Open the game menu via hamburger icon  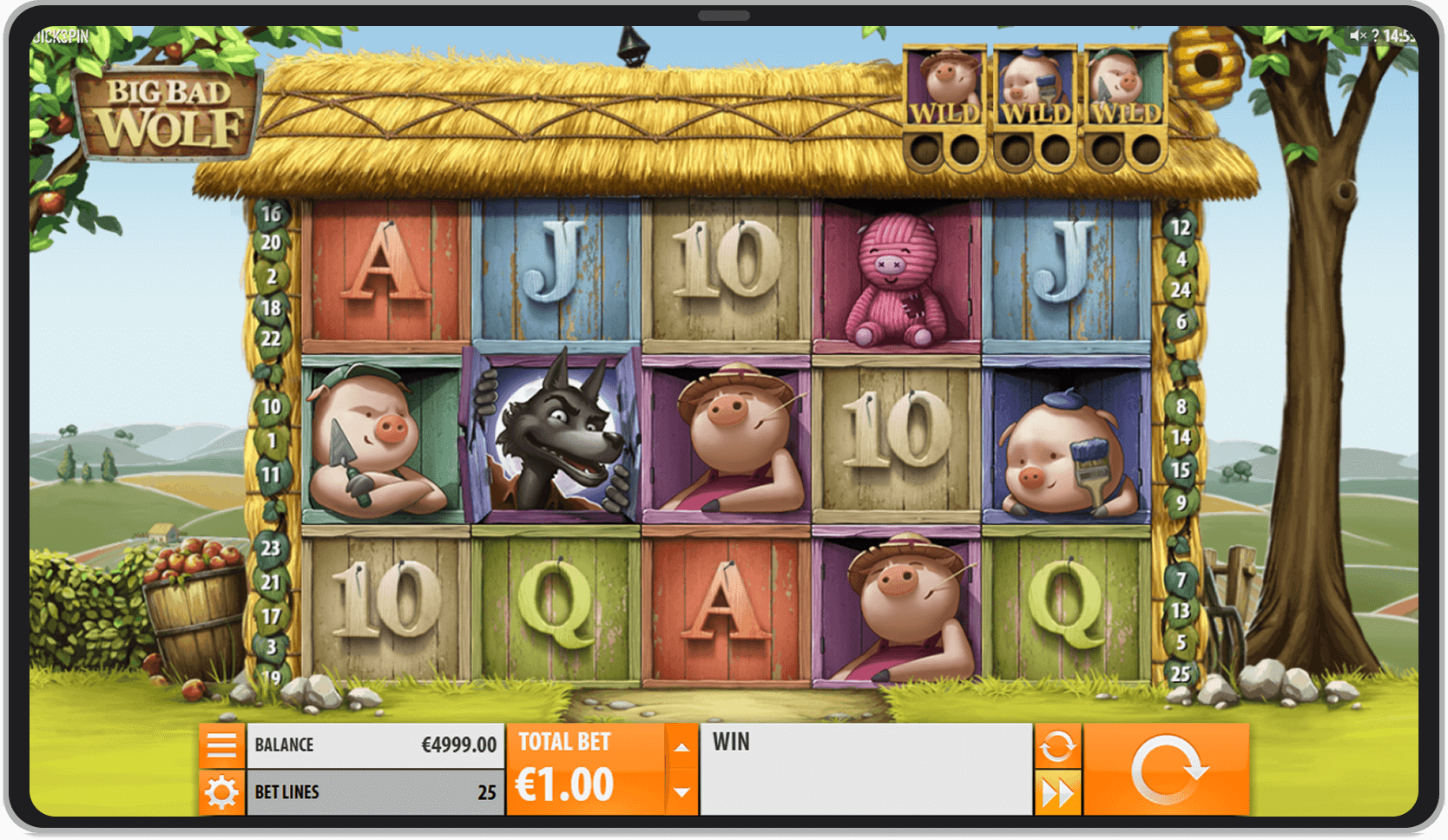point(223,745)
